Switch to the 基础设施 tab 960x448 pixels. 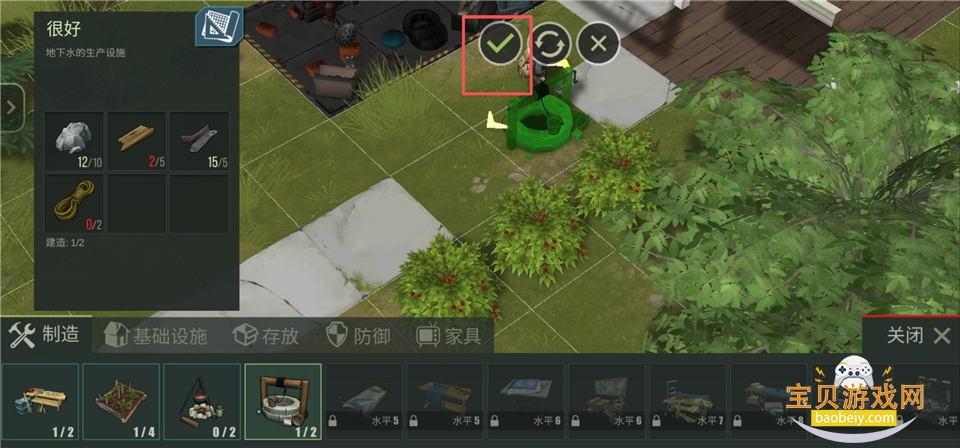156,336
